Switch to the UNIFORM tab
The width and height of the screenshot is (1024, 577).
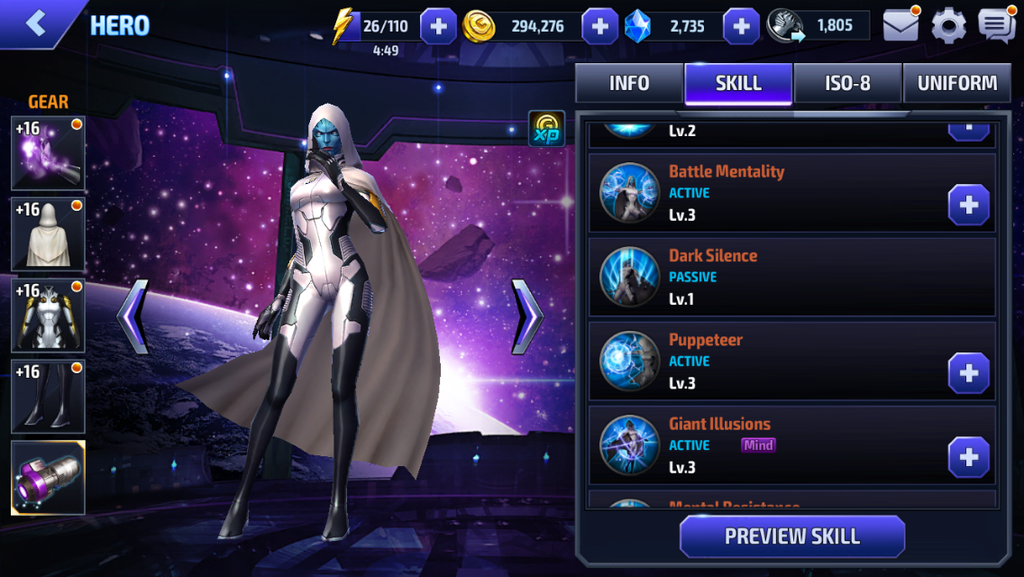pos(957,84)
